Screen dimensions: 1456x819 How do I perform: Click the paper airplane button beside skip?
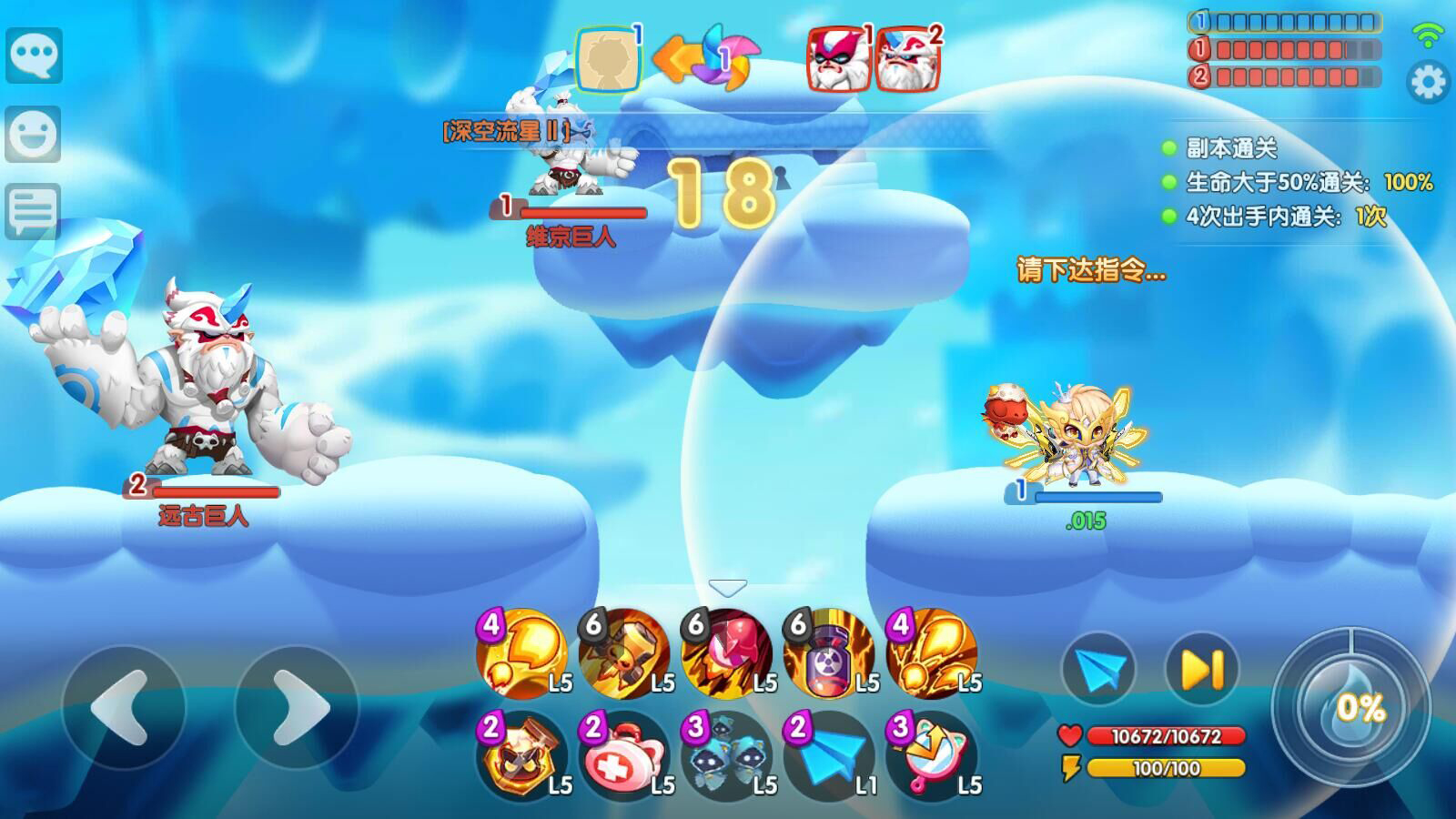1098,670
